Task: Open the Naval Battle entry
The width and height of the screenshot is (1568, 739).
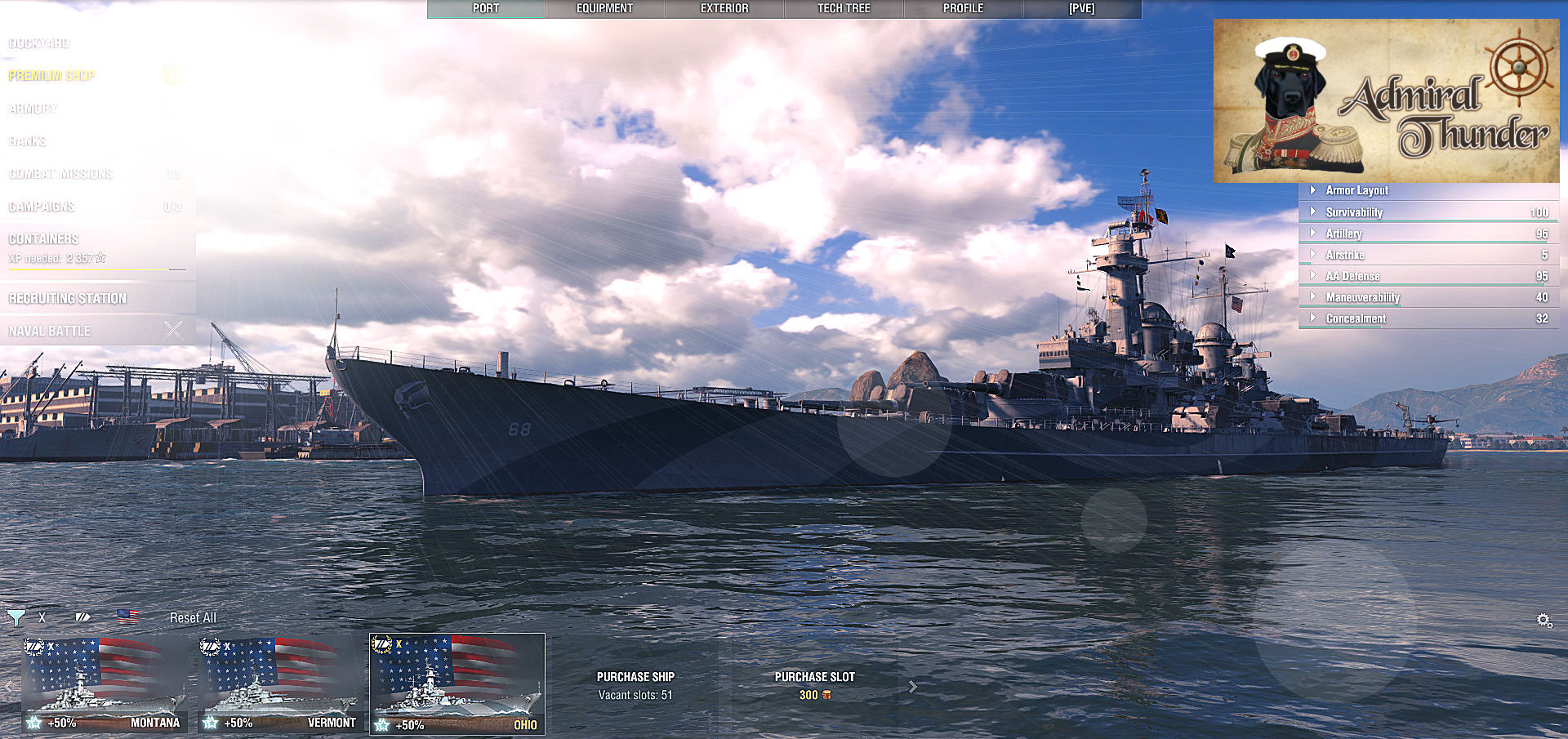Action: click(50, 332)
